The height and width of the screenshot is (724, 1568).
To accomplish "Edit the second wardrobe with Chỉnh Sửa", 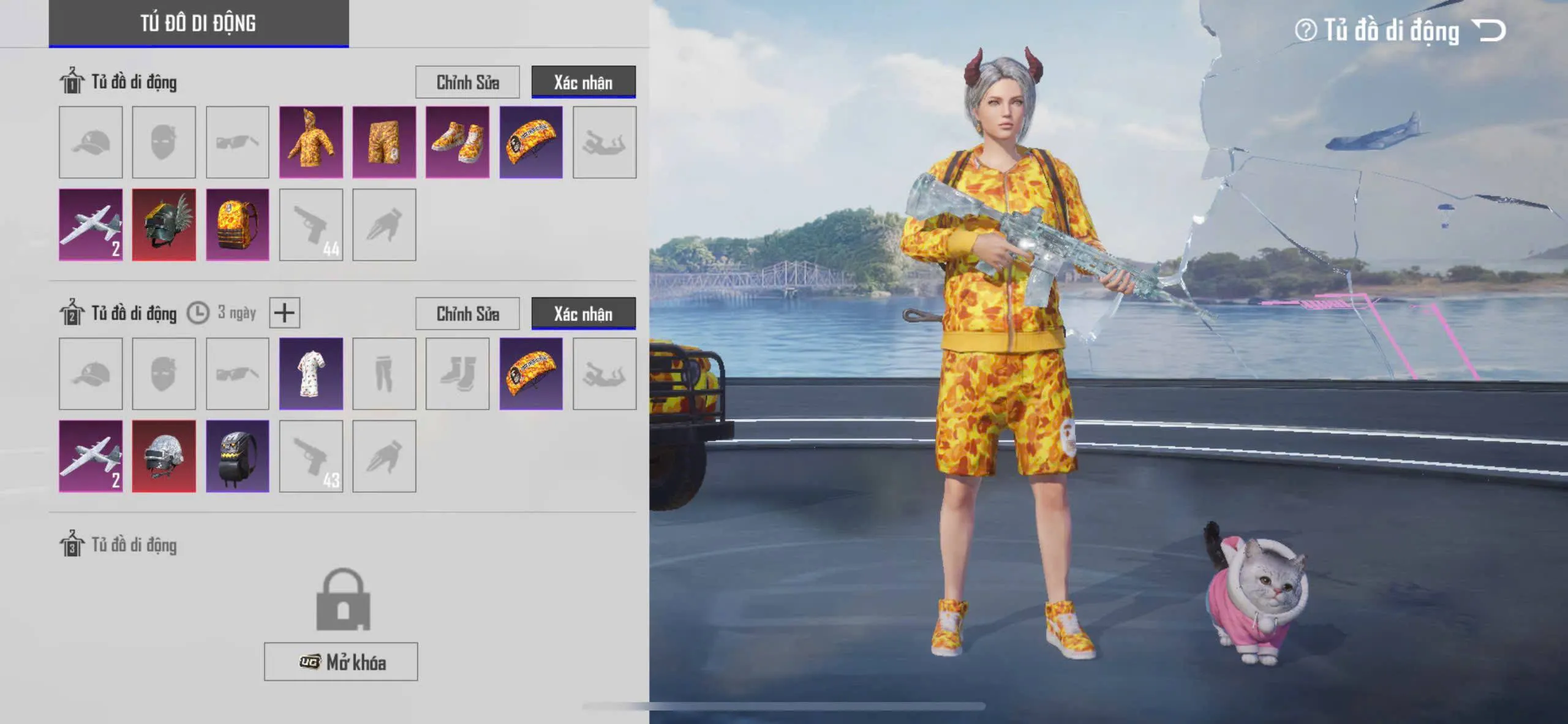I will tap(467, 314).
